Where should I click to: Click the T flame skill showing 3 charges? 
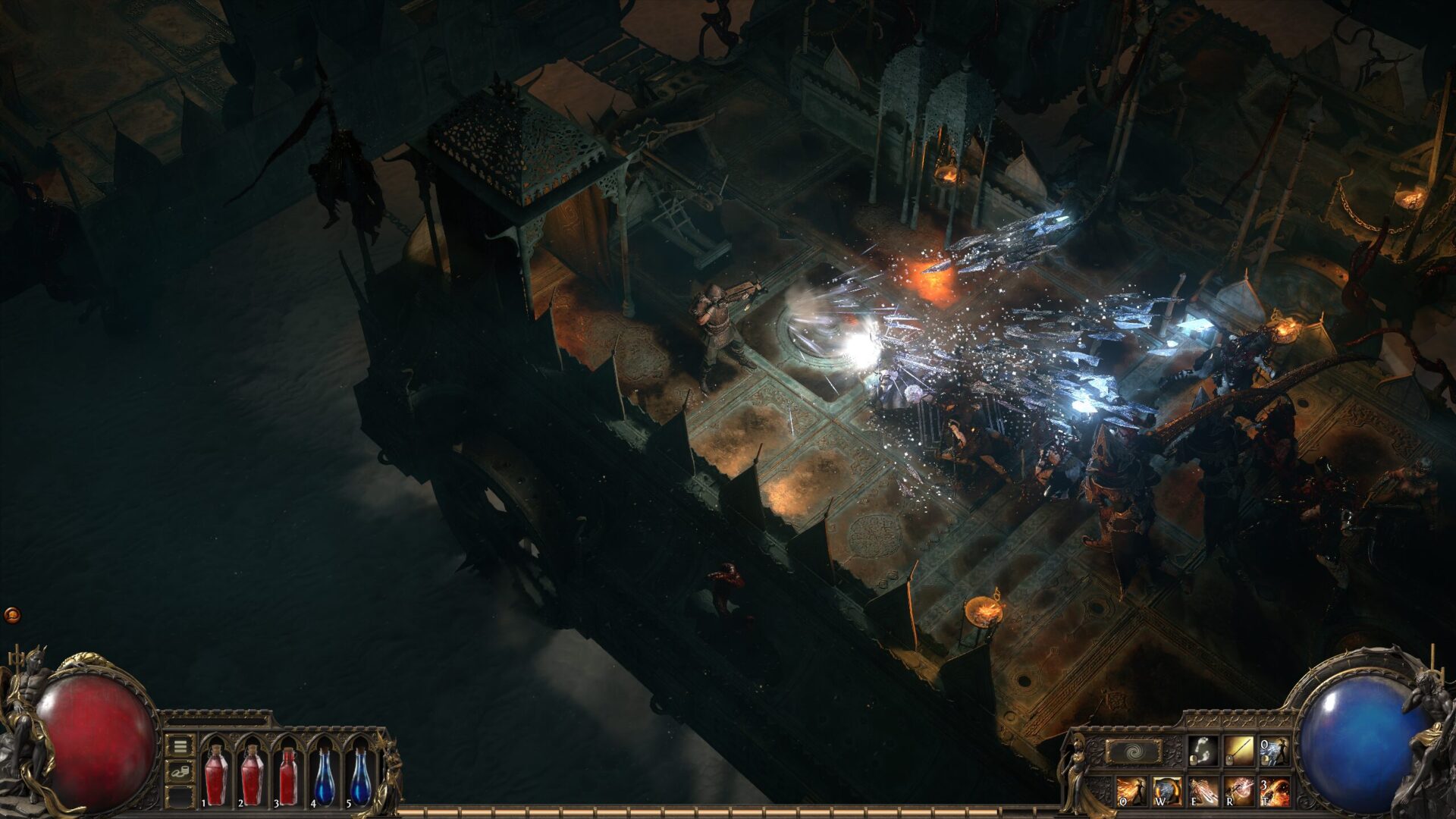pyautogui.click(x=1274, y=791)
